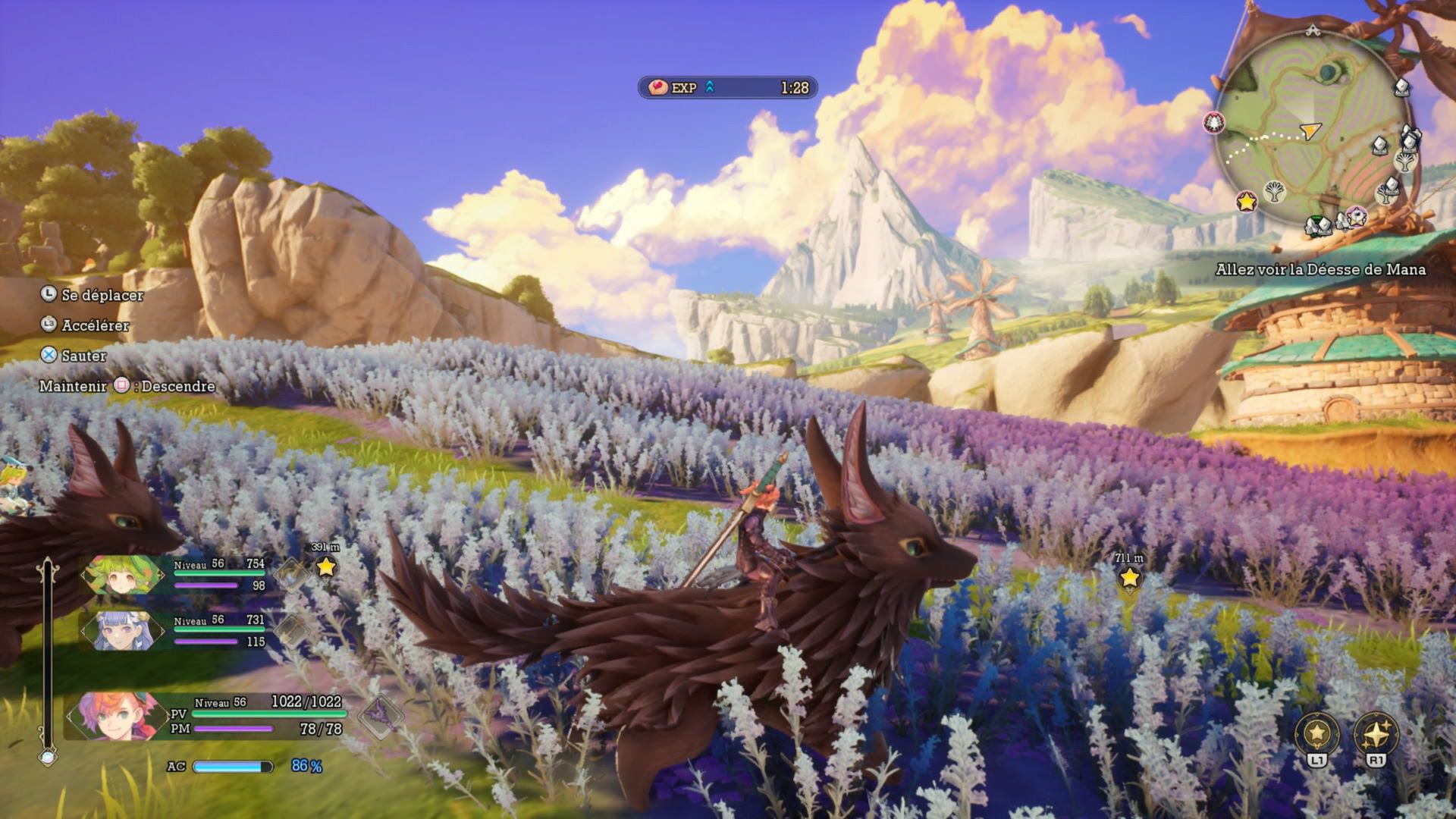
Task: Select the purple weapon icon beside leader
Action: 378,714
